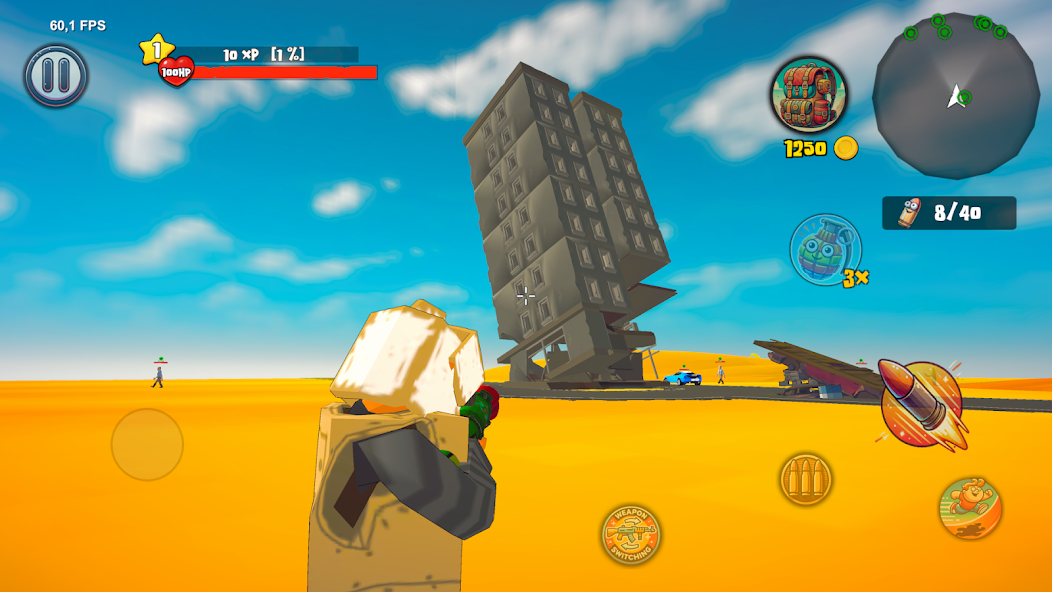The width and height of the screenshot is (1052, 592).
Task: Throw a grenade using the grenade icon
Action: pos(825,250)
